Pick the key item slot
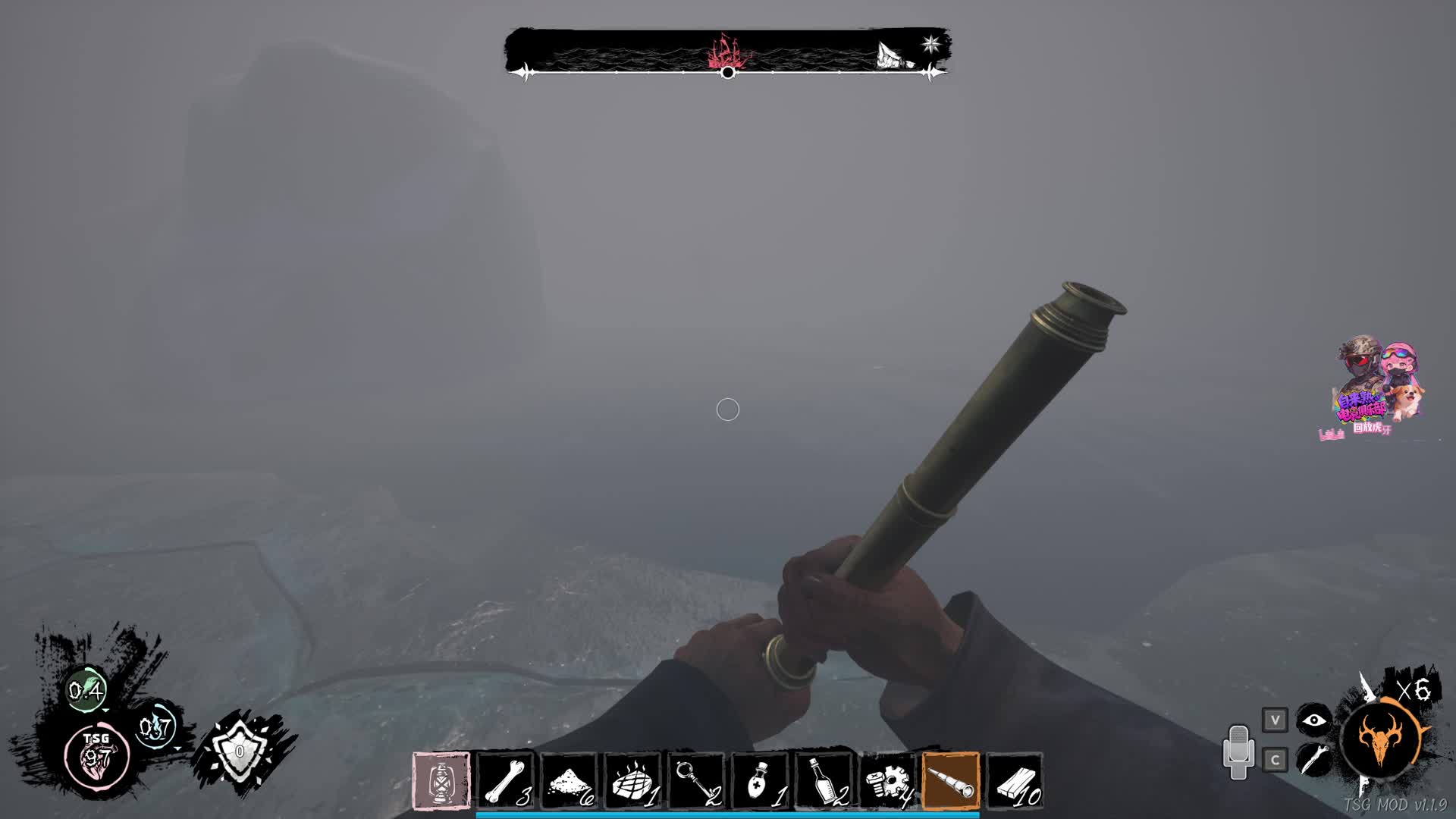The height and width of the screenshot is (819, 1456). click(696, 781)
